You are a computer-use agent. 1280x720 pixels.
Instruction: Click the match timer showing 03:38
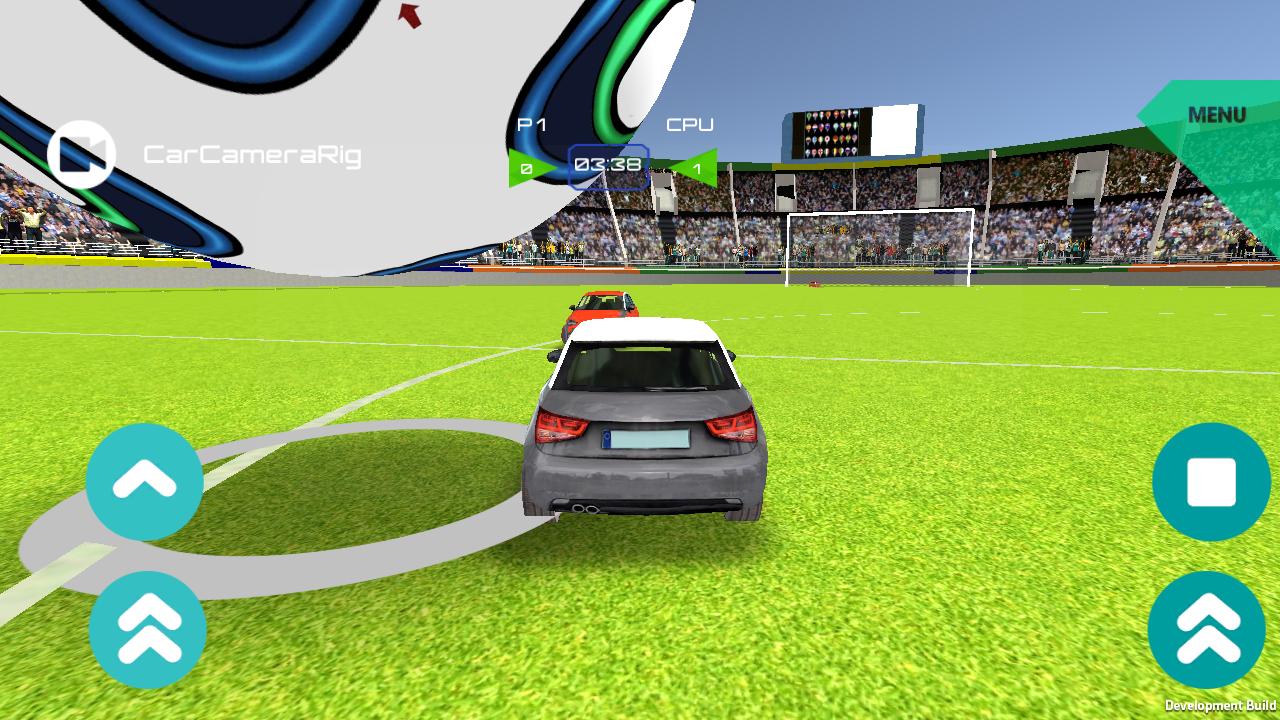[606, 164]
